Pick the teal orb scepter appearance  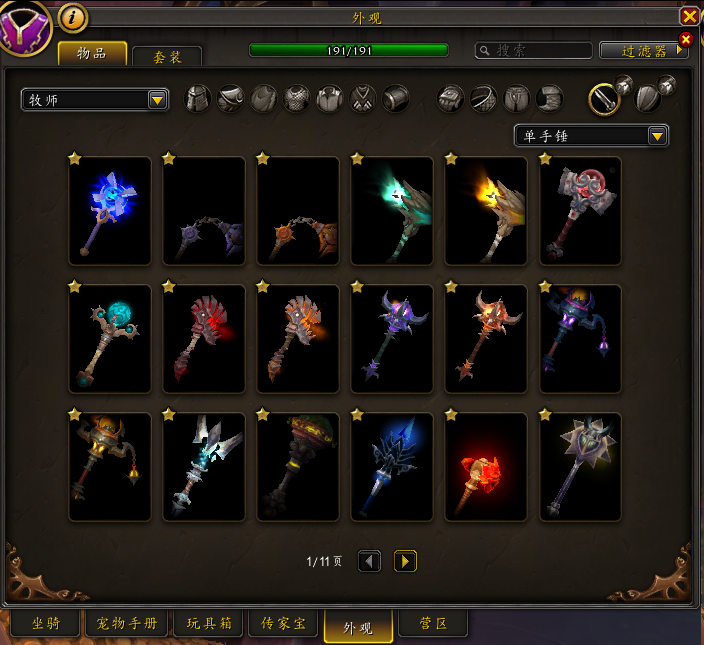coord(110,339)
